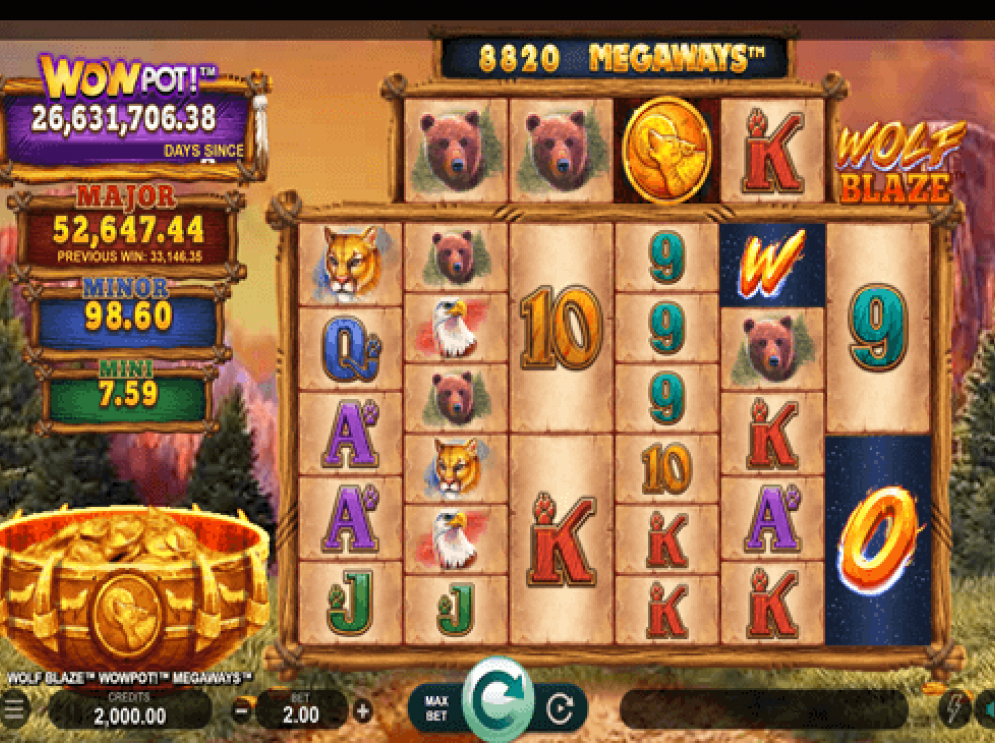Toggle quick spin with the lightning bolt
Viewport: 995px width, 743px height.
click(x=953, y=709)
